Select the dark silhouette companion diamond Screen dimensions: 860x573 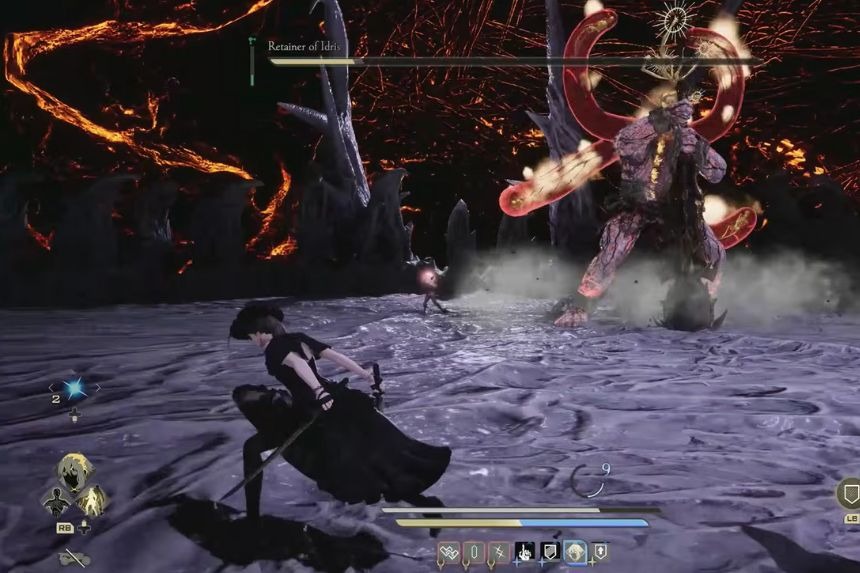coord(56,499)
